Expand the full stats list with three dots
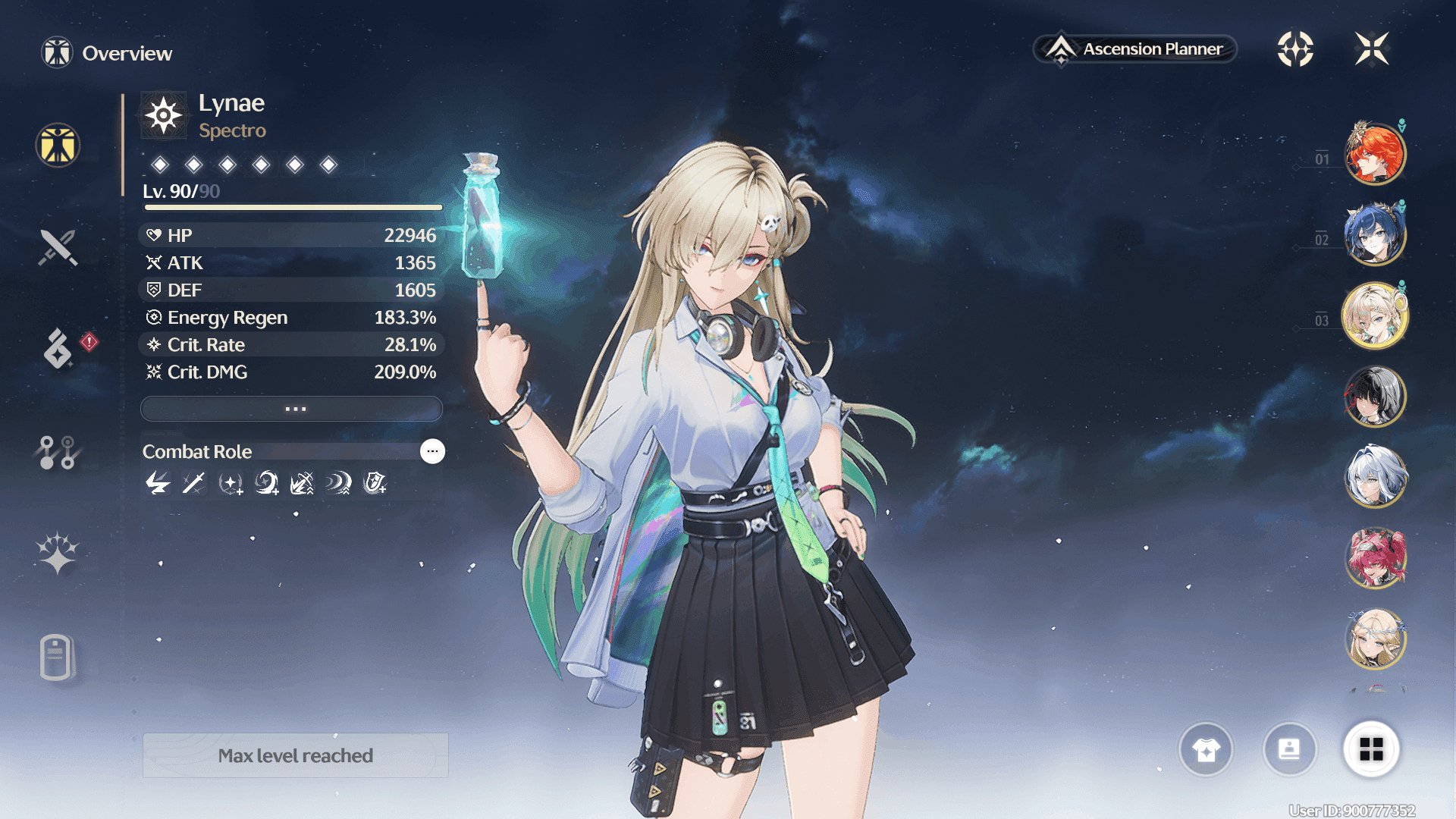 (292, 409)
